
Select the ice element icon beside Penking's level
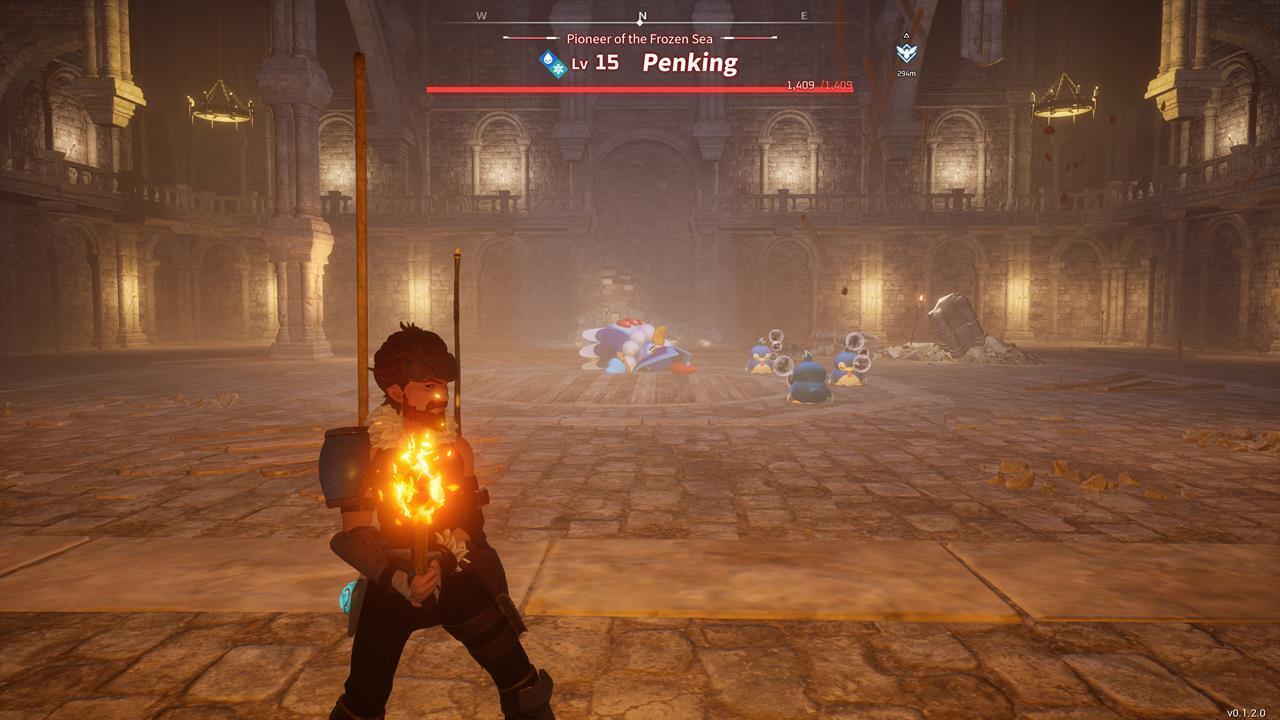[552, 63]
